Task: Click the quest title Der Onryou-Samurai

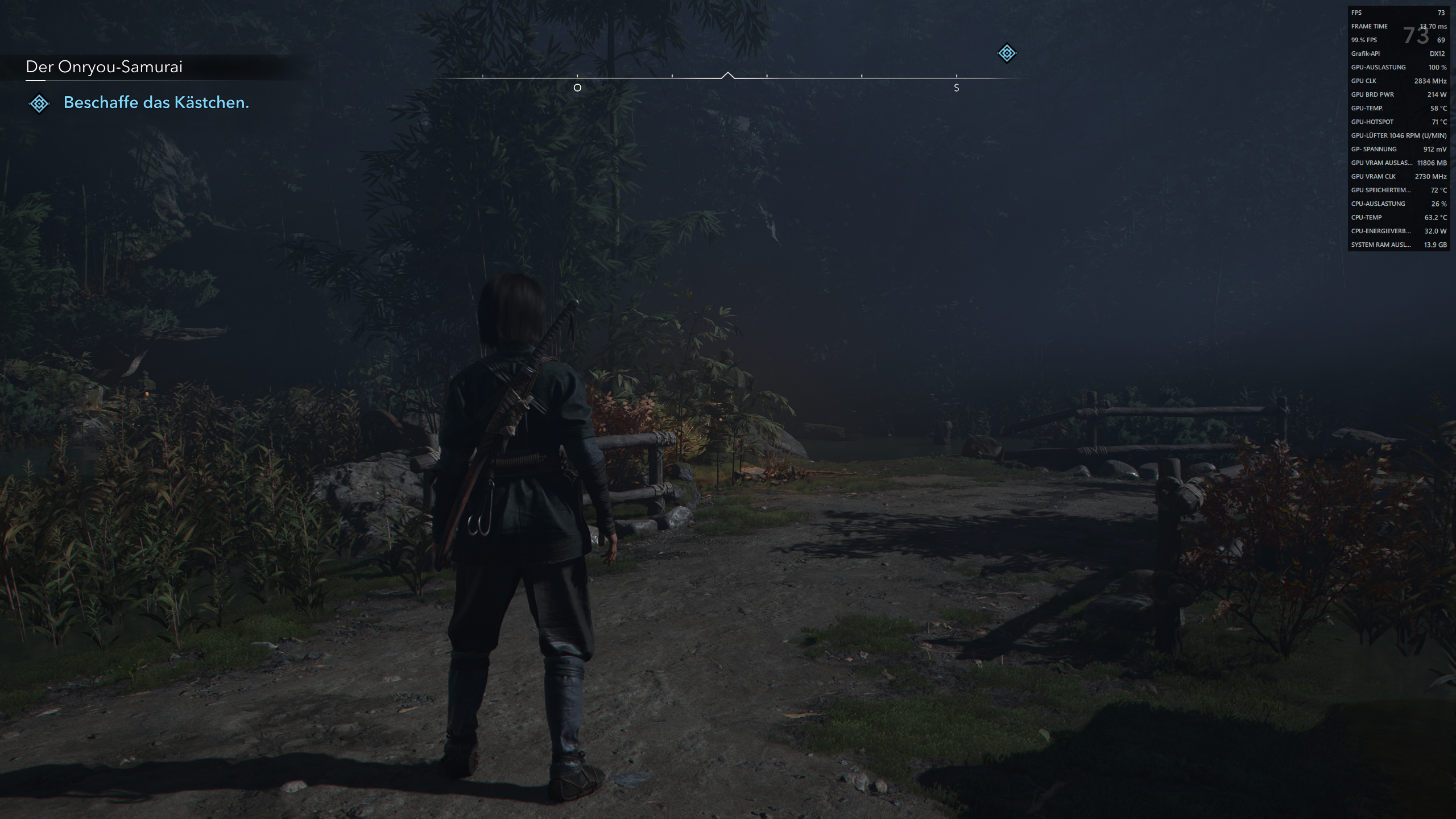Action: 104,67
